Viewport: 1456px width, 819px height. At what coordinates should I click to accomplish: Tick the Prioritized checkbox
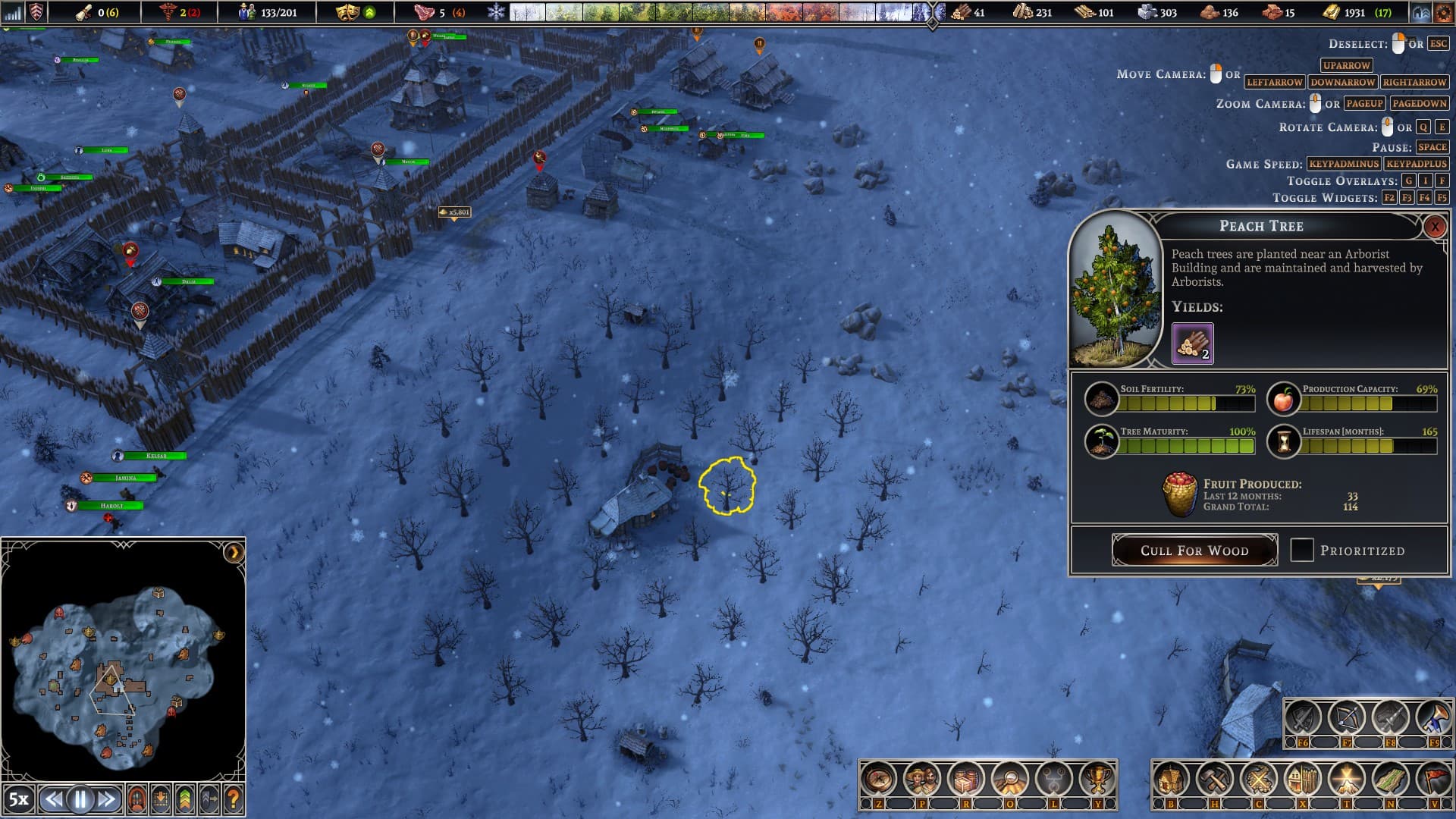1302,550
